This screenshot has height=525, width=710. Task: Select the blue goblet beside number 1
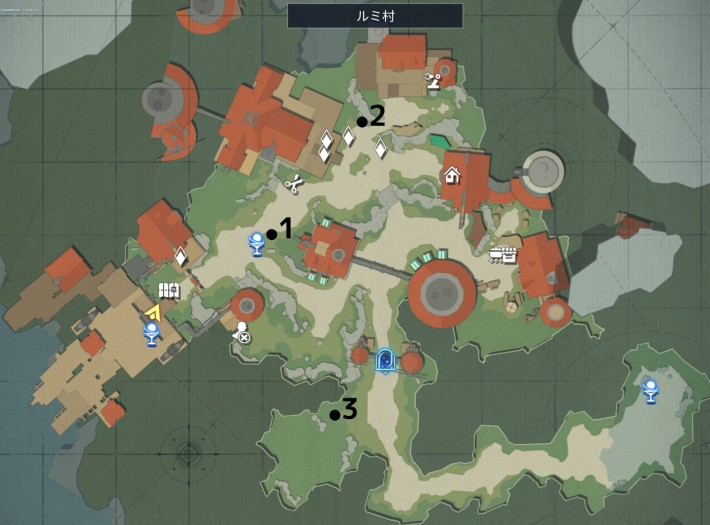click(256, 242)
